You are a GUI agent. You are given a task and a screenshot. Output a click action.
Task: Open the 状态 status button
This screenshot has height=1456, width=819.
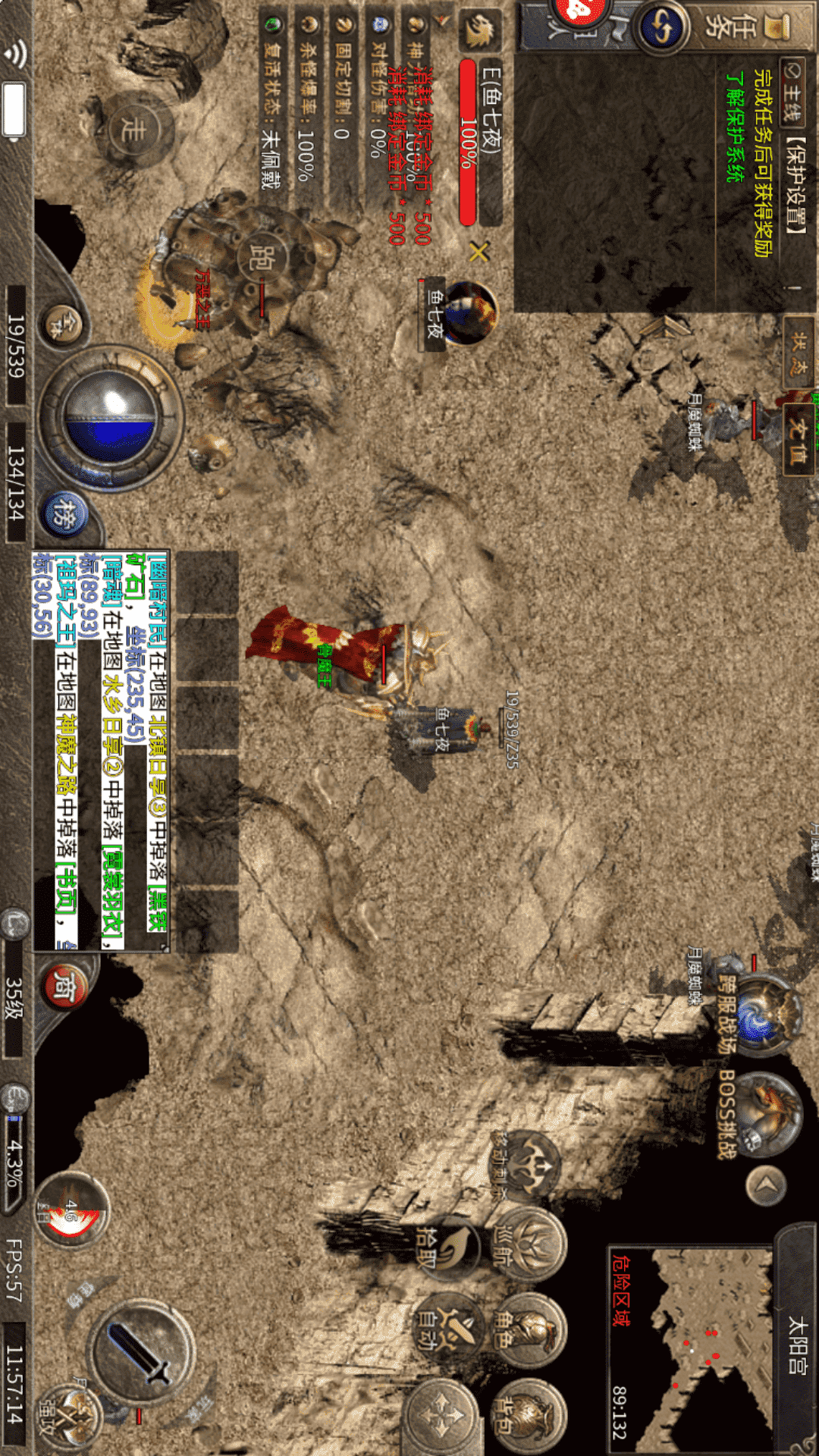pyautogui.click(x=799, y=353)
